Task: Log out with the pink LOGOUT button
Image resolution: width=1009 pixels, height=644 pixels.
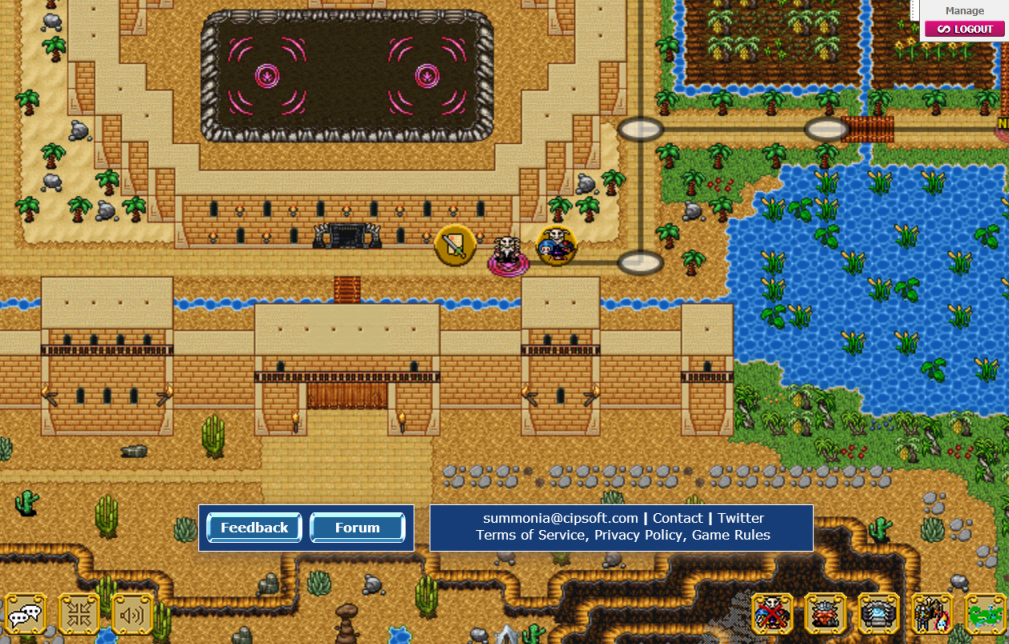Action: point(964,29)
